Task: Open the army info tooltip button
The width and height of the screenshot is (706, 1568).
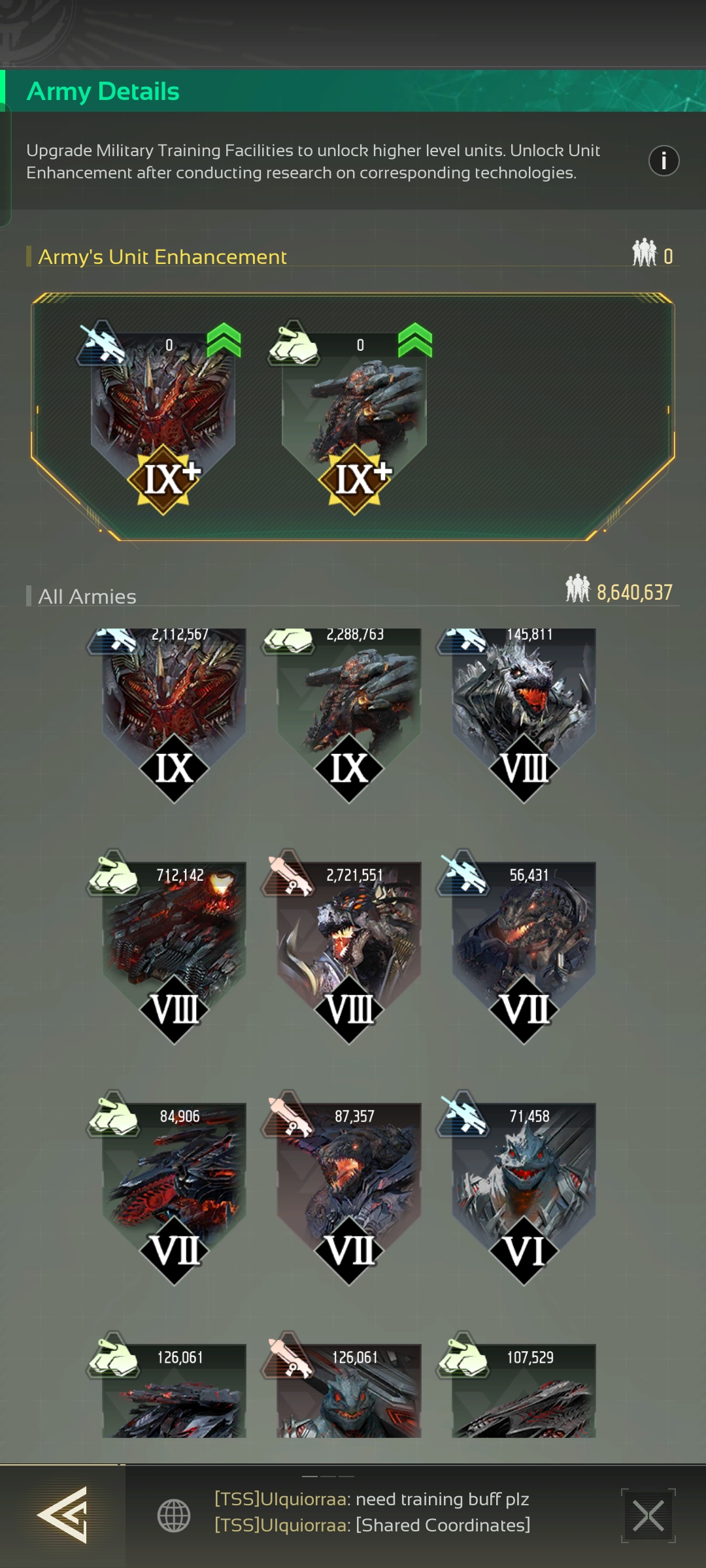Action: (664, 161)
